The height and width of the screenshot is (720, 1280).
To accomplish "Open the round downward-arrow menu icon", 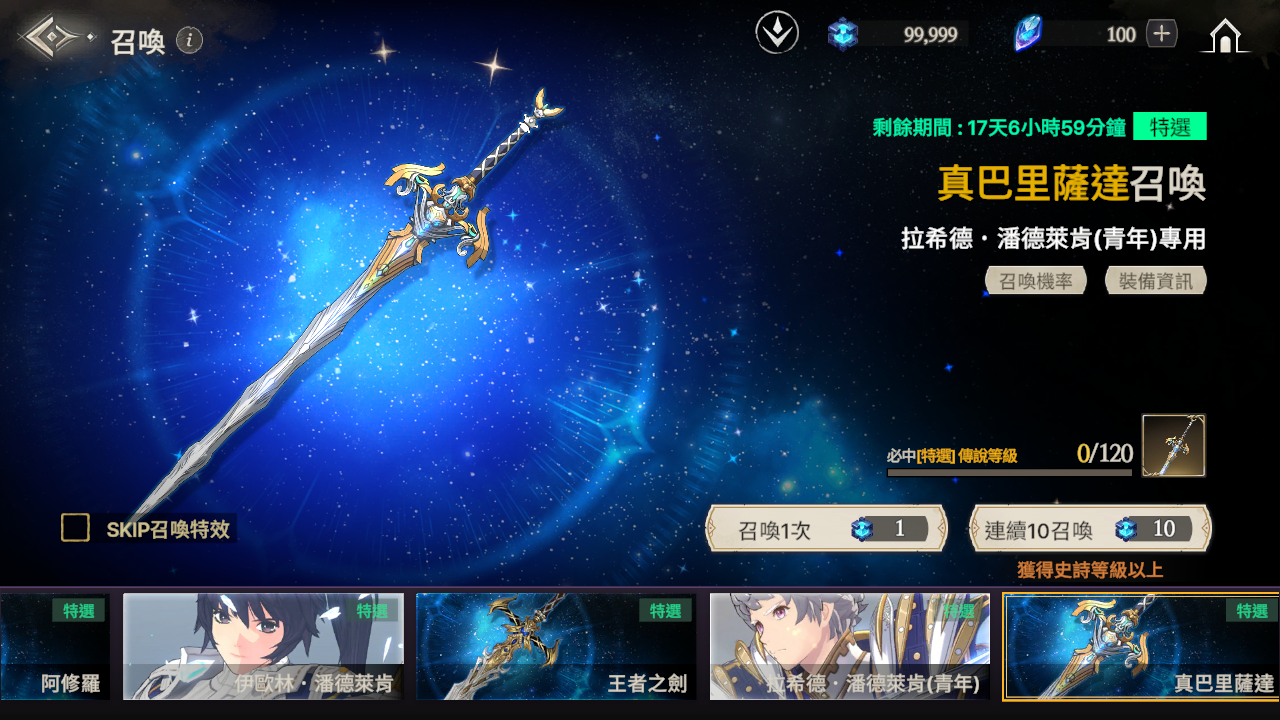I will pyautogui.click(x=777, y=34).
